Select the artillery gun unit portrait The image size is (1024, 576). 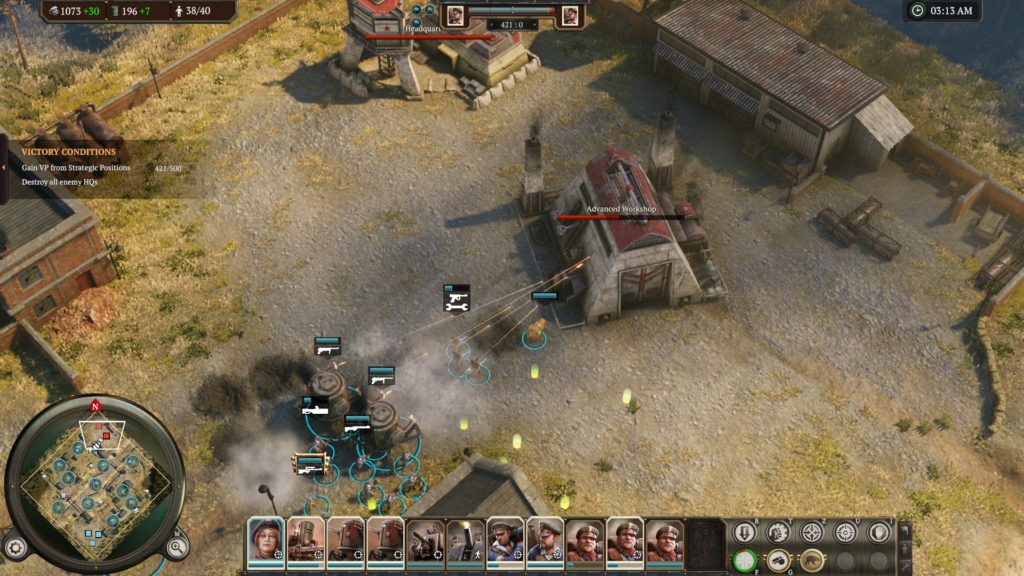[425, 540]
